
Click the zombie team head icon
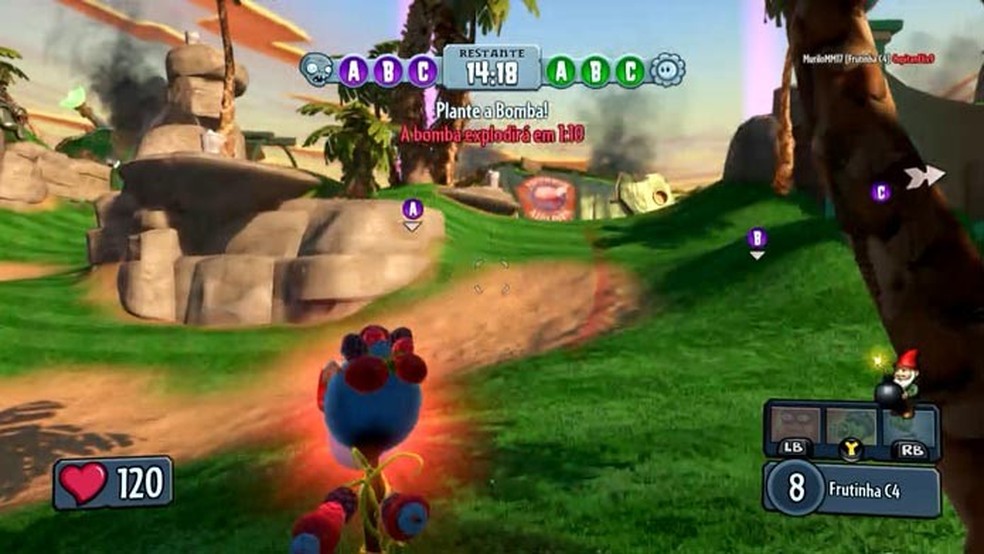point(317,69)
